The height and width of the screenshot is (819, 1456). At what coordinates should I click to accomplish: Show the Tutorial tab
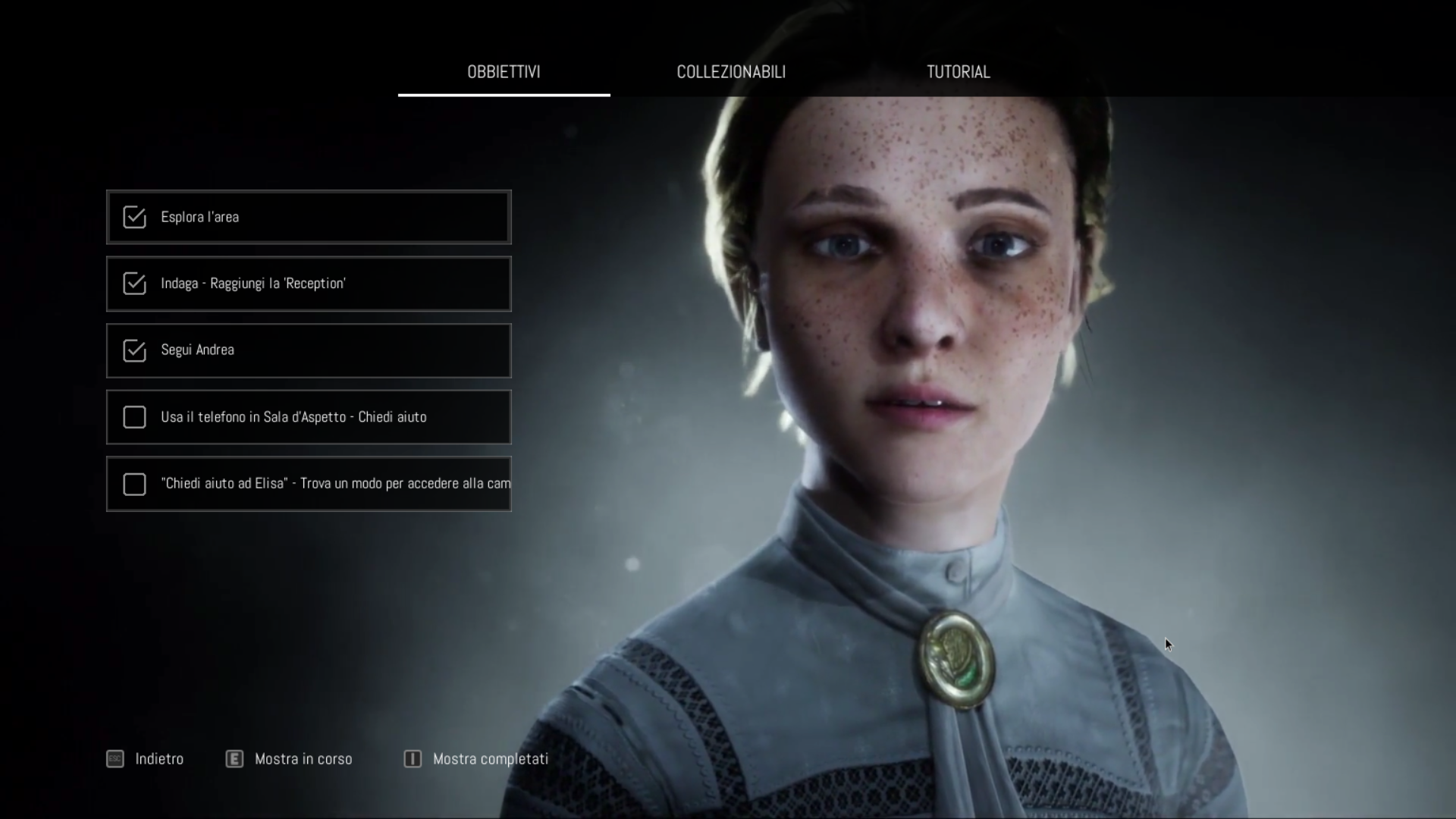(x=958, y=72)
